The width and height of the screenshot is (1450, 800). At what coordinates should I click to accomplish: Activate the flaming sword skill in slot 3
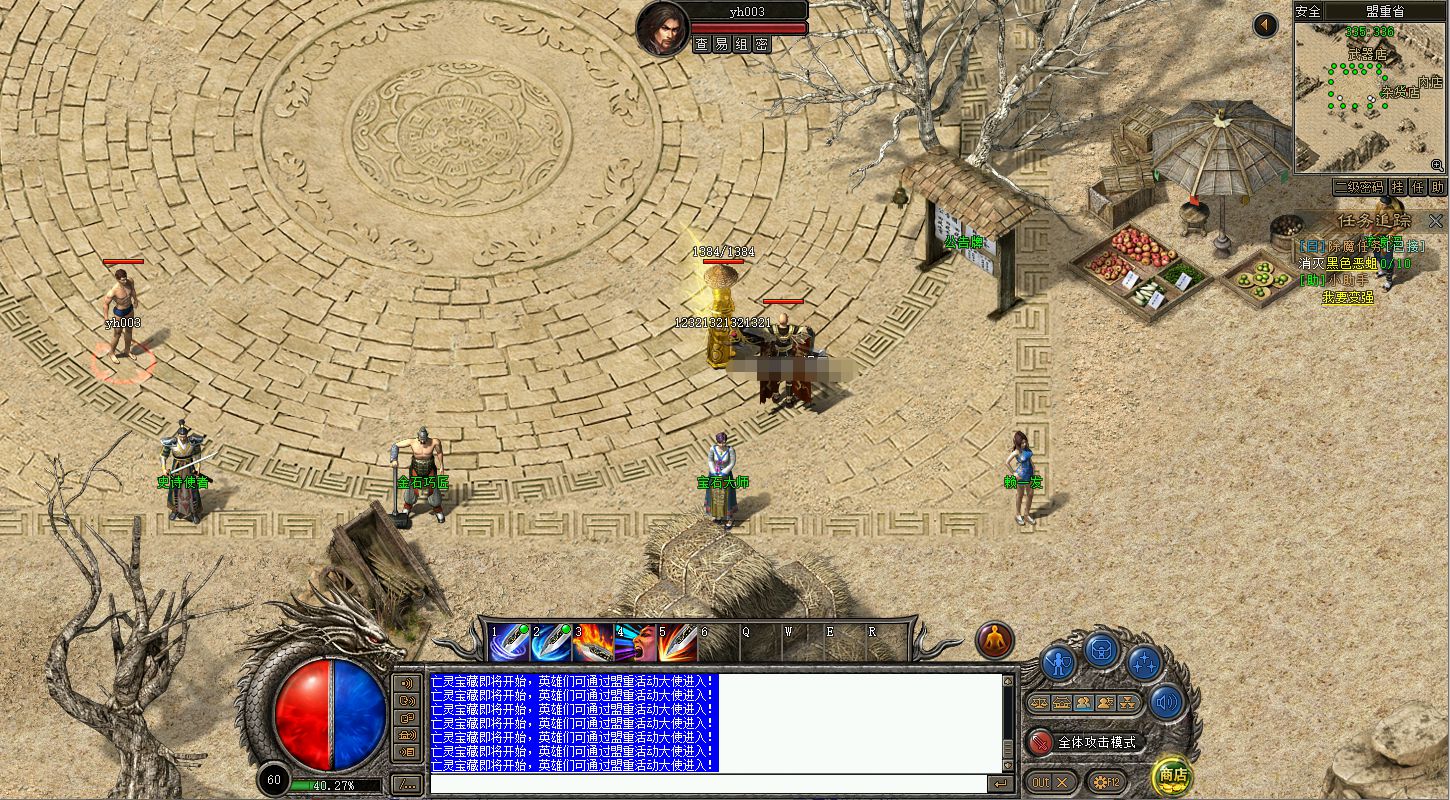[592, 643]
